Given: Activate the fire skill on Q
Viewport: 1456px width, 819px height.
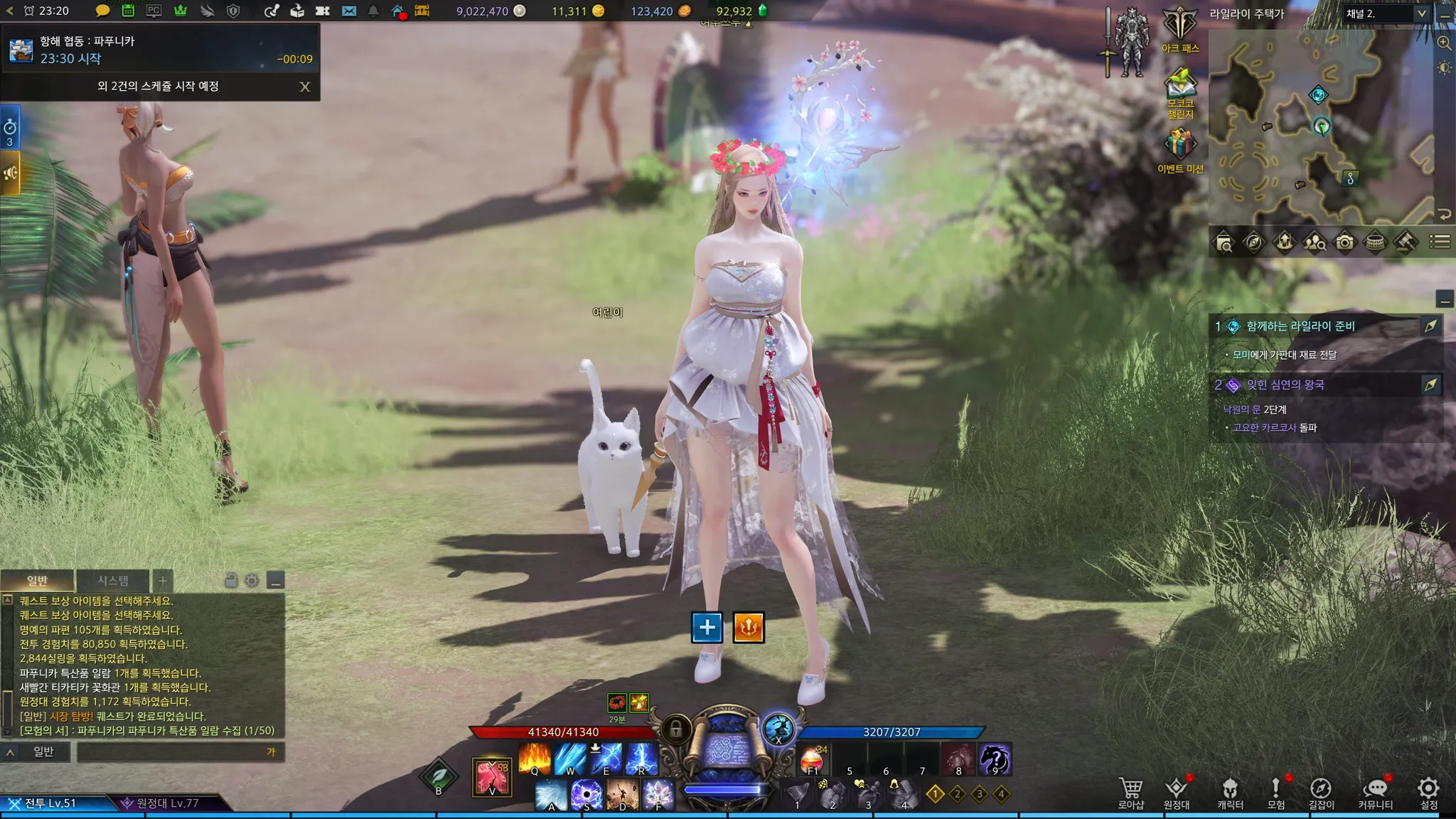Looking at the screenshot, I should (535, 759).
